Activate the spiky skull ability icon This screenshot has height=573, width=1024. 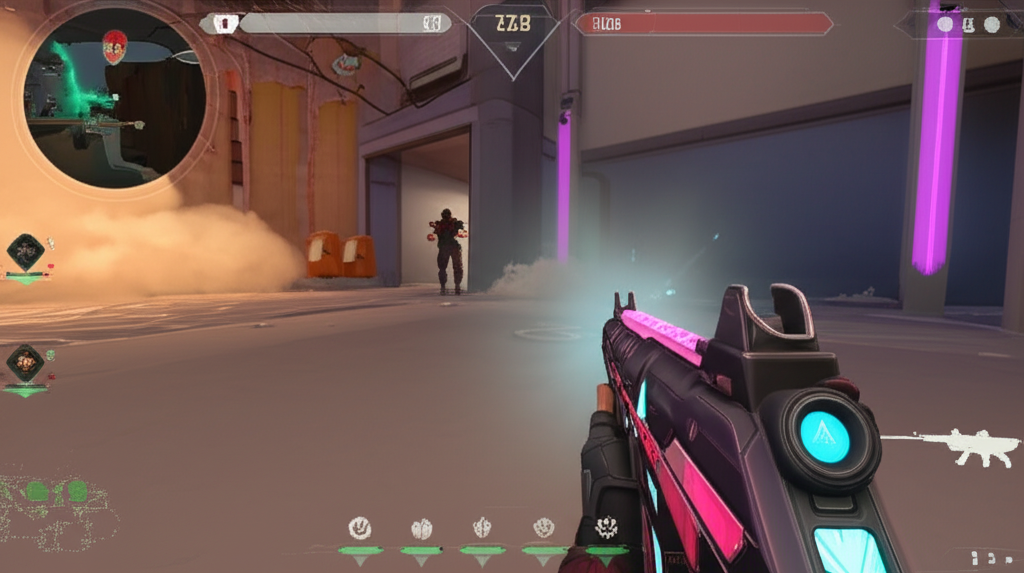coord(606,527)
